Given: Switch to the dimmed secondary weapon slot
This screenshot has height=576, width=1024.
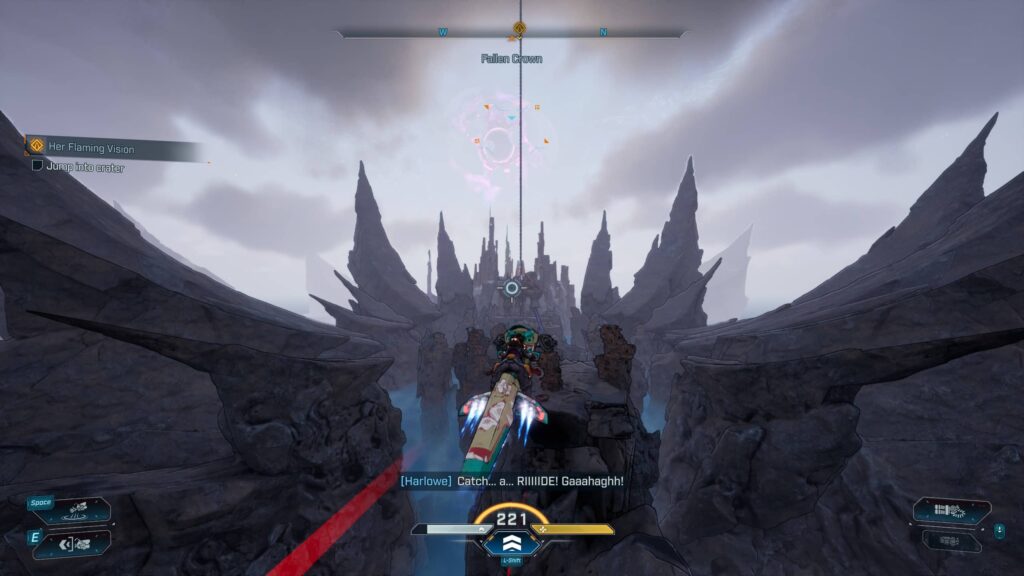Looking at the screenshot, I should (x=951, y=541).
